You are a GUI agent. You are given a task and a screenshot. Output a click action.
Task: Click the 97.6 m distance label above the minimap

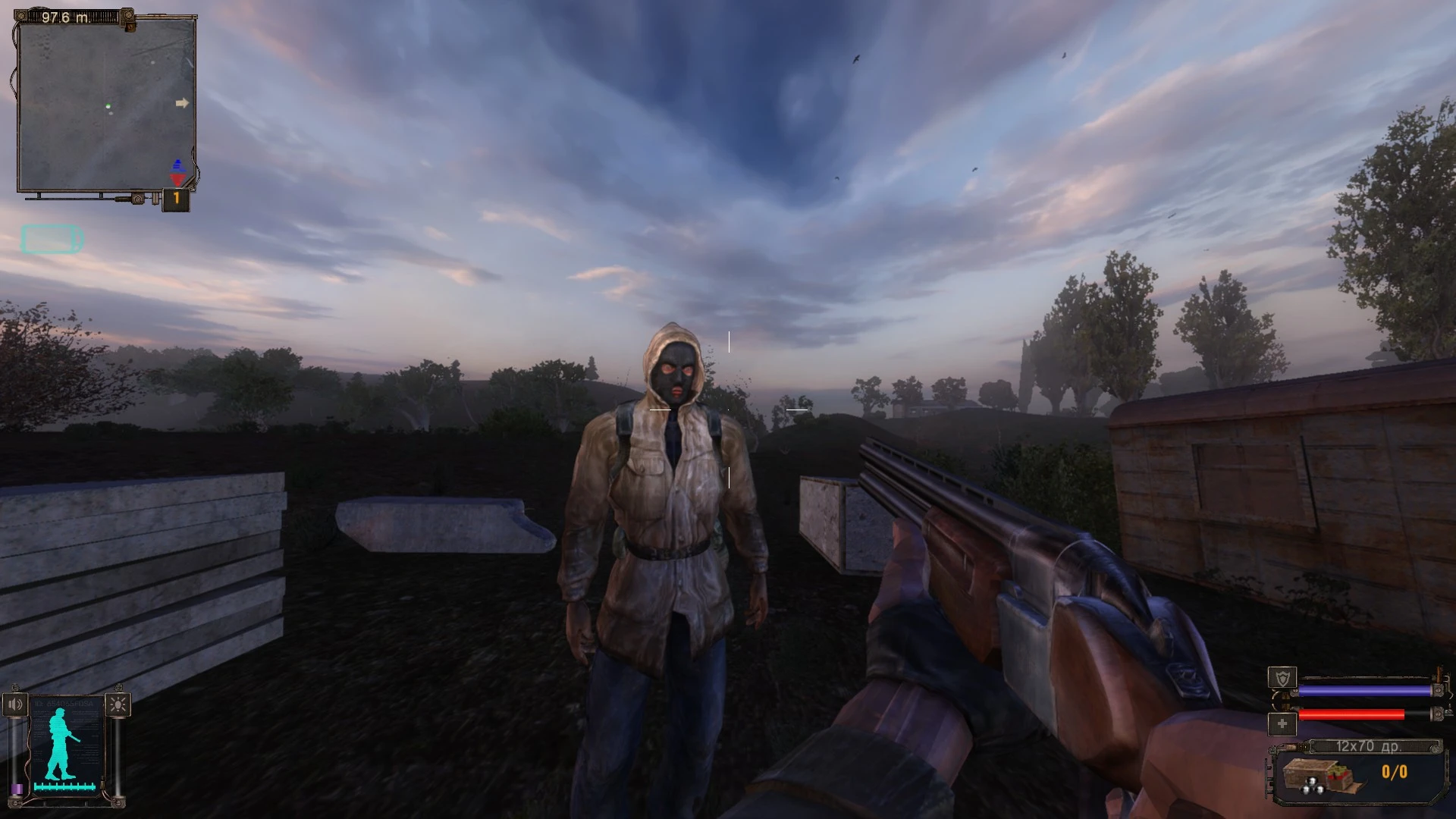[x=65, y=17]
